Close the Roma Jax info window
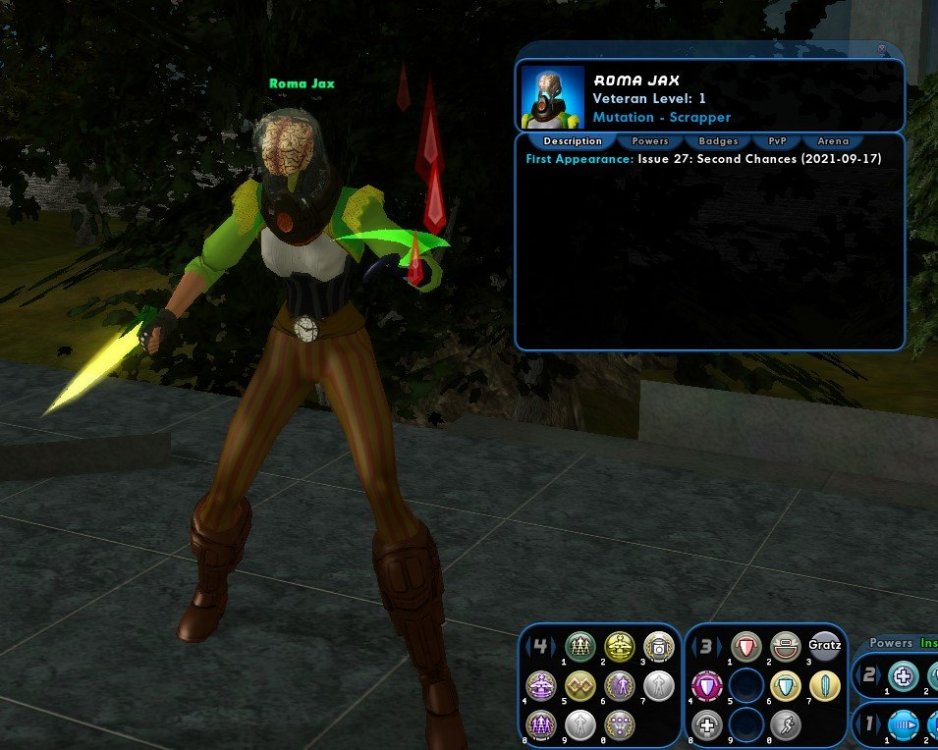This screenshot has width=938, height=750. (882, 48)
